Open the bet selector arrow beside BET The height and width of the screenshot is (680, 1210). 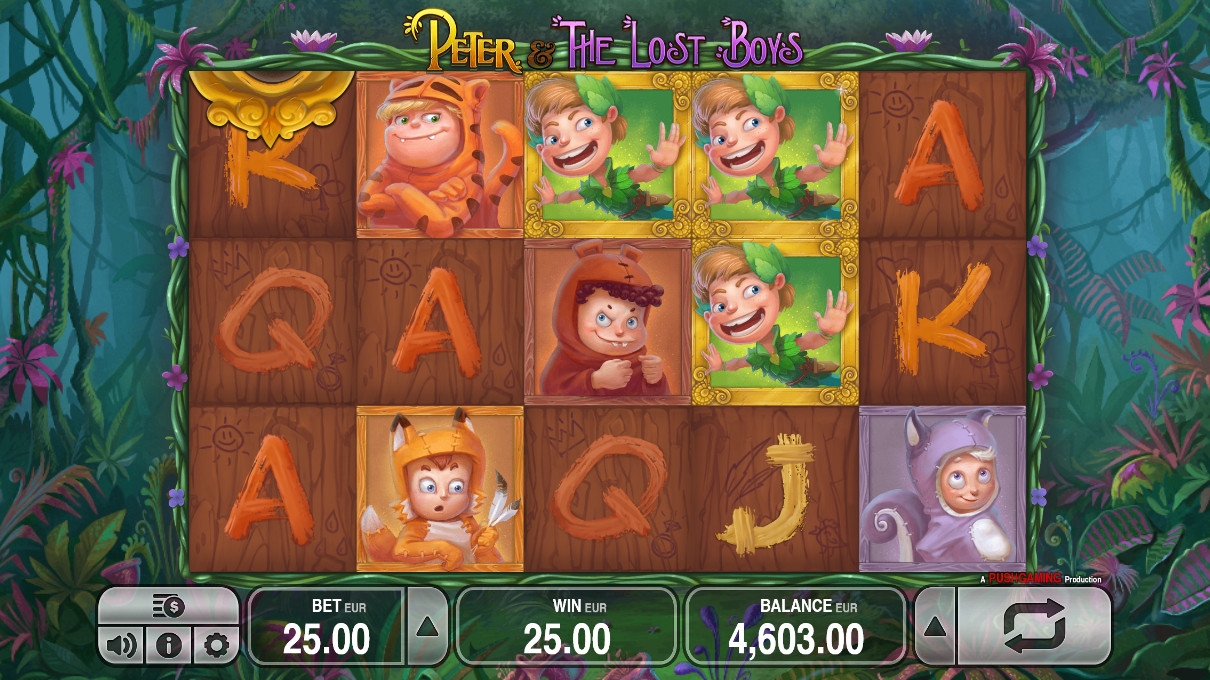(x=427, y=627)
